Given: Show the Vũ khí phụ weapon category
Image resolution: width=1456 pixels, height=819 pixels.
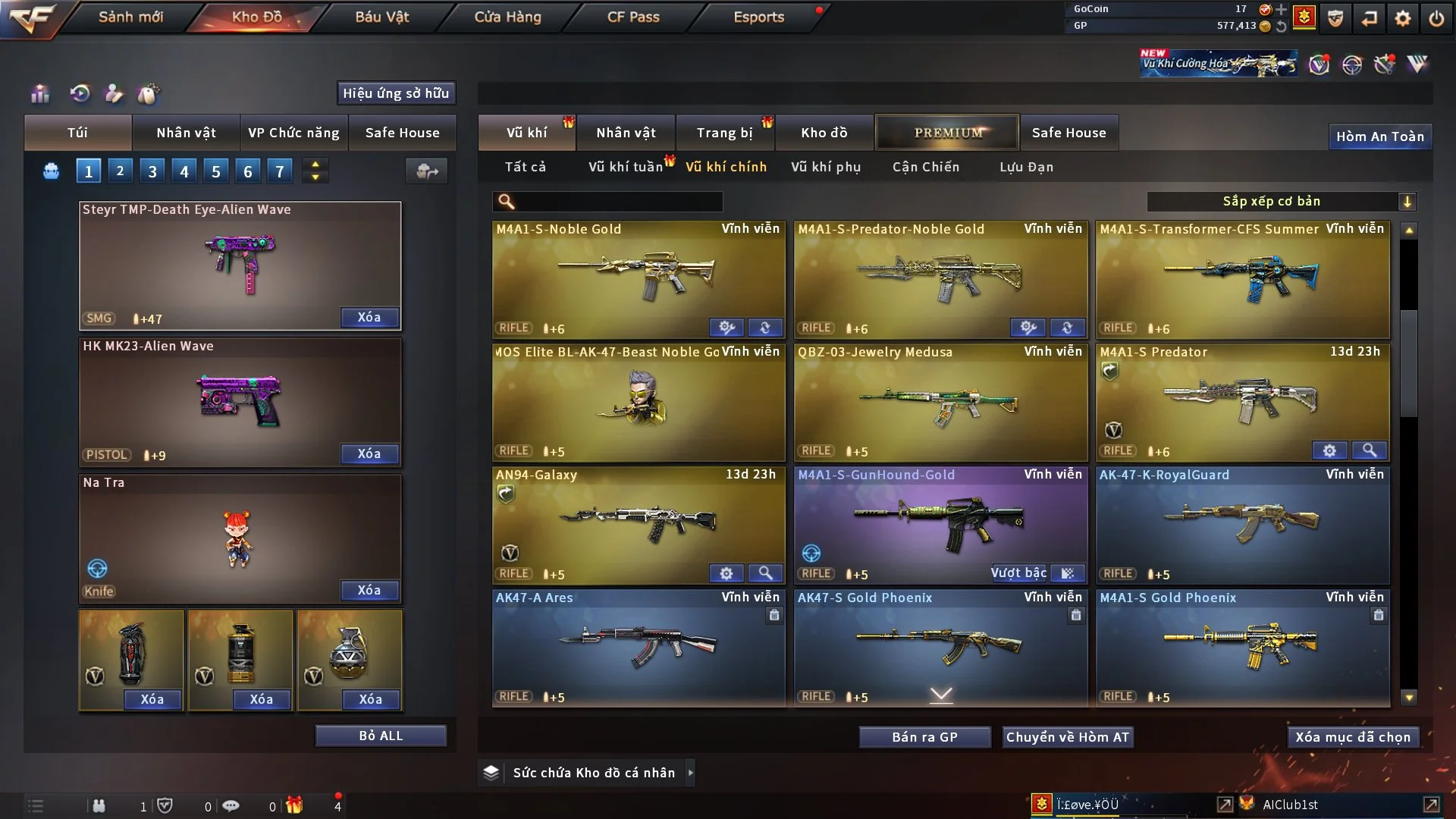Looking at the screenshot, I should pyautogui.click(x=826, y=167).
